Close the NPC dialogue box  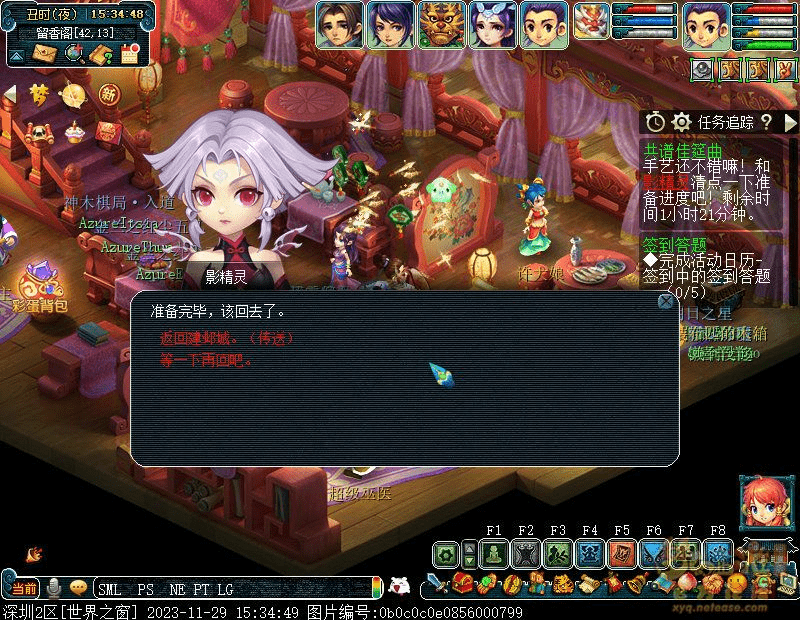point(666,301)
